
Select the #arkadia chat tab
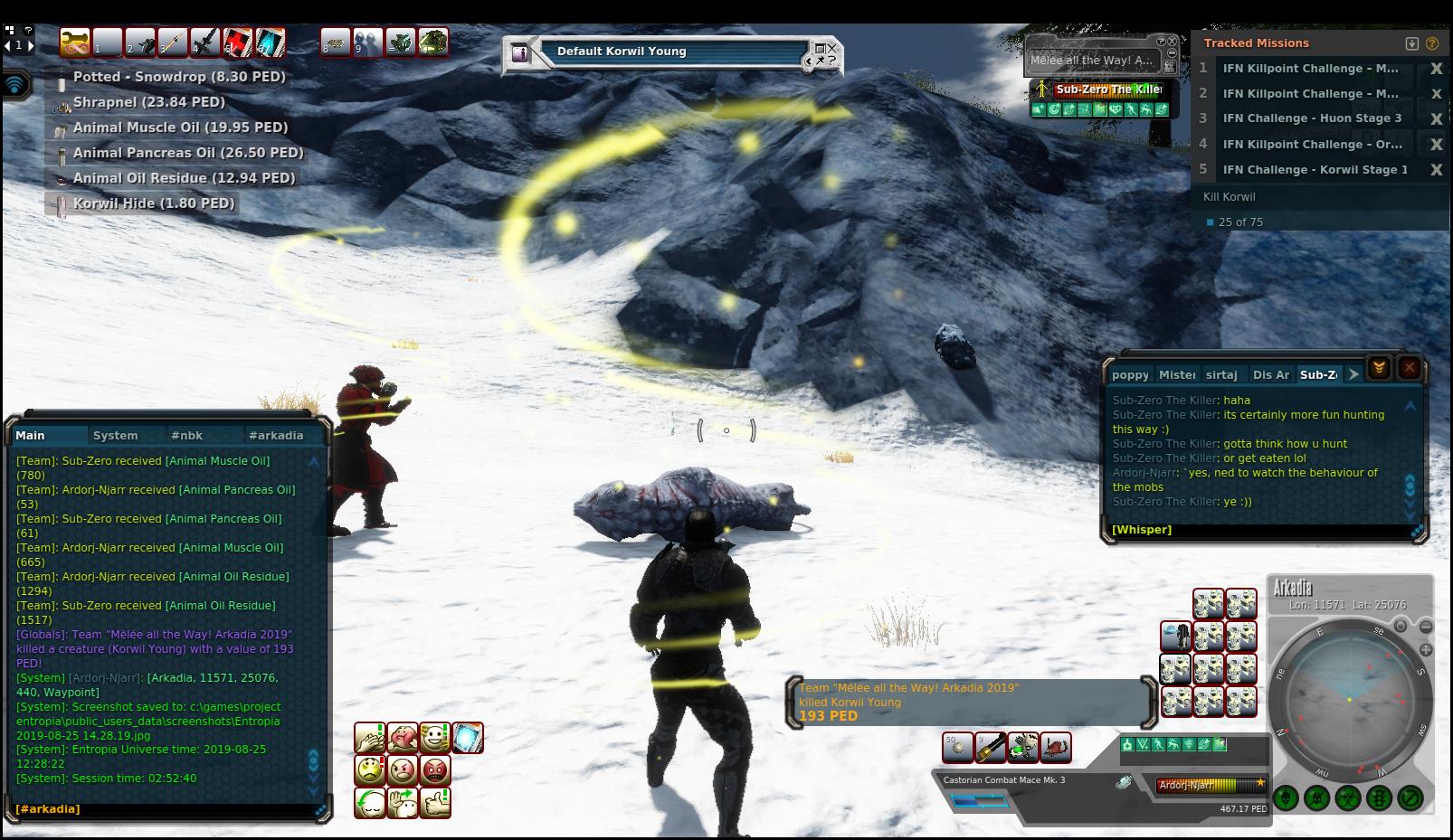276,436
